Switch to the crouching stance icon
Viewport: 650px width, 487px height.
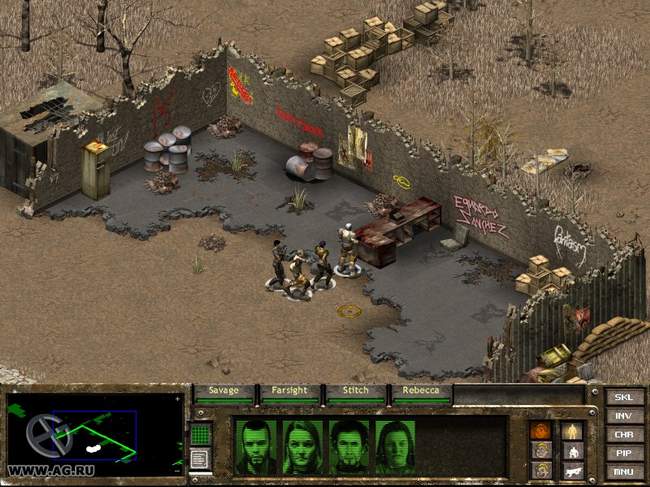(572, 450)
